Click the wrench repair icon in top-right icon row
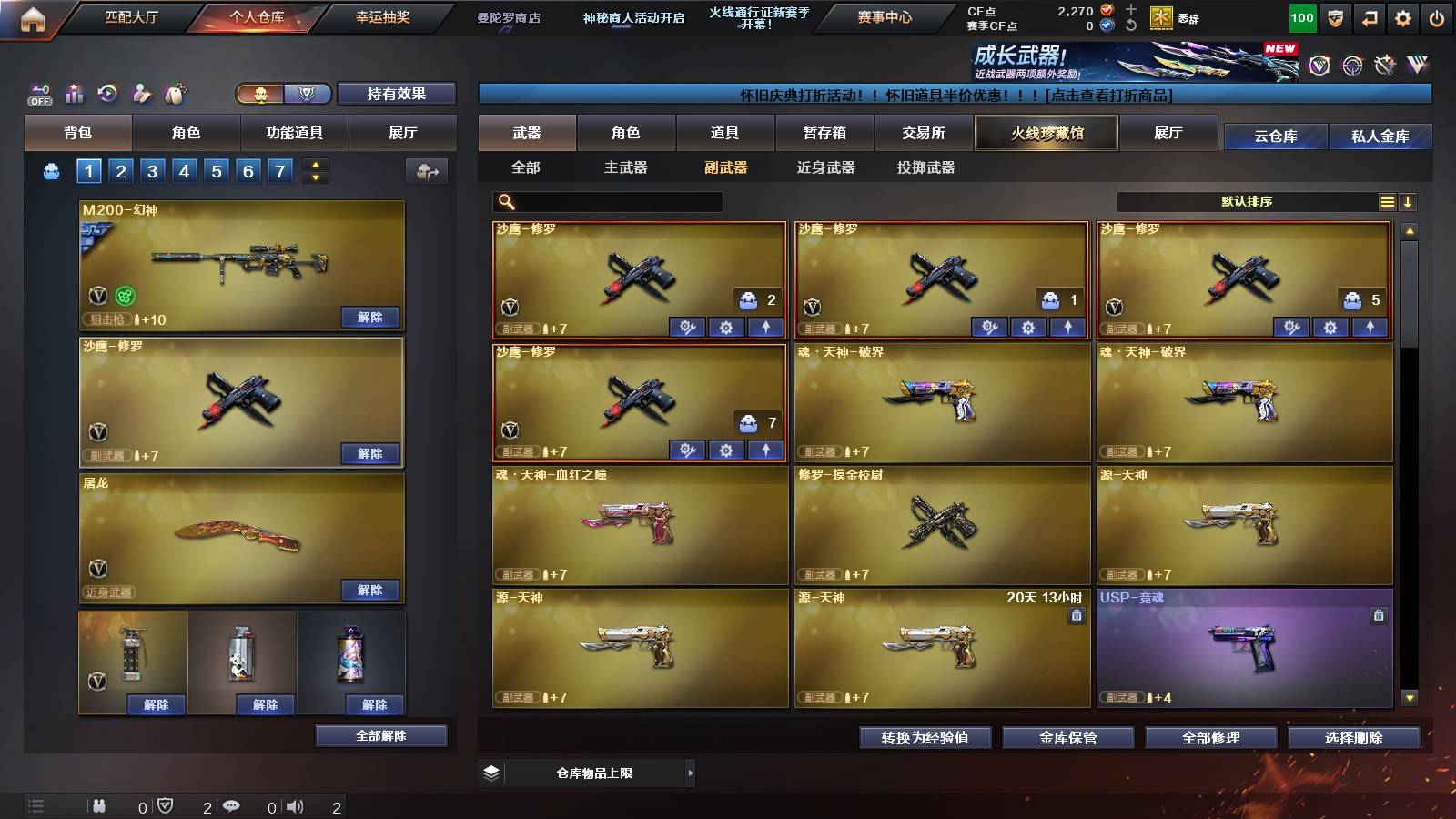The height and width of the screenshot is (819, 1456). 1386,65
